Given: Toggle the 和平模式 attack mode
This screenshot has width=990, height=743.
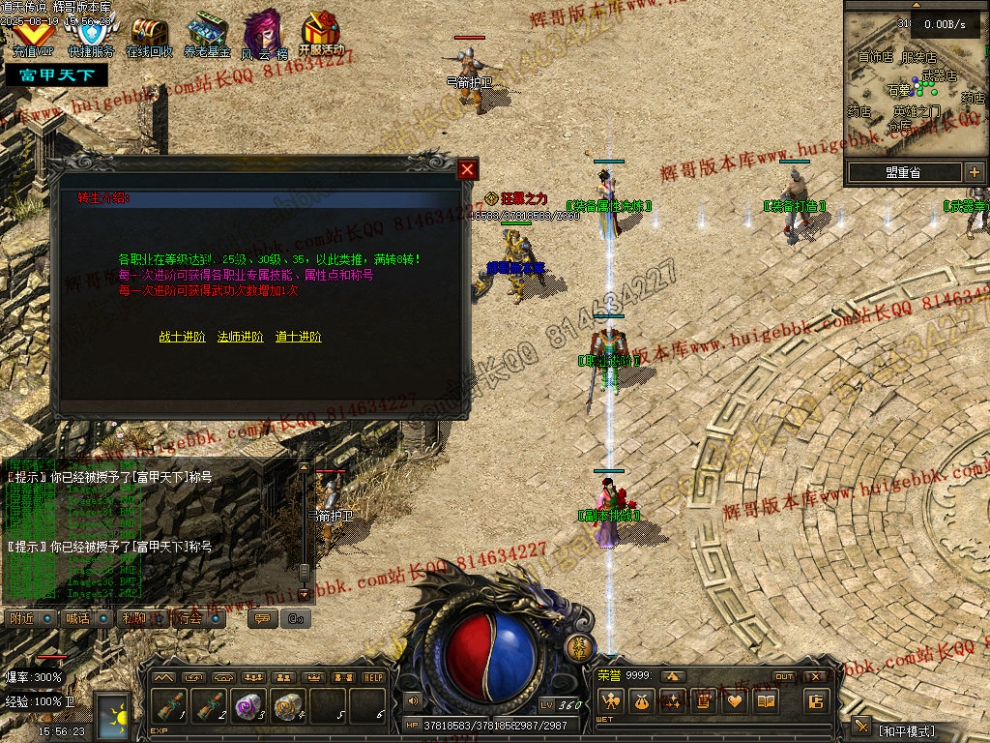Looking at the screenshot, I should (907, 731).
